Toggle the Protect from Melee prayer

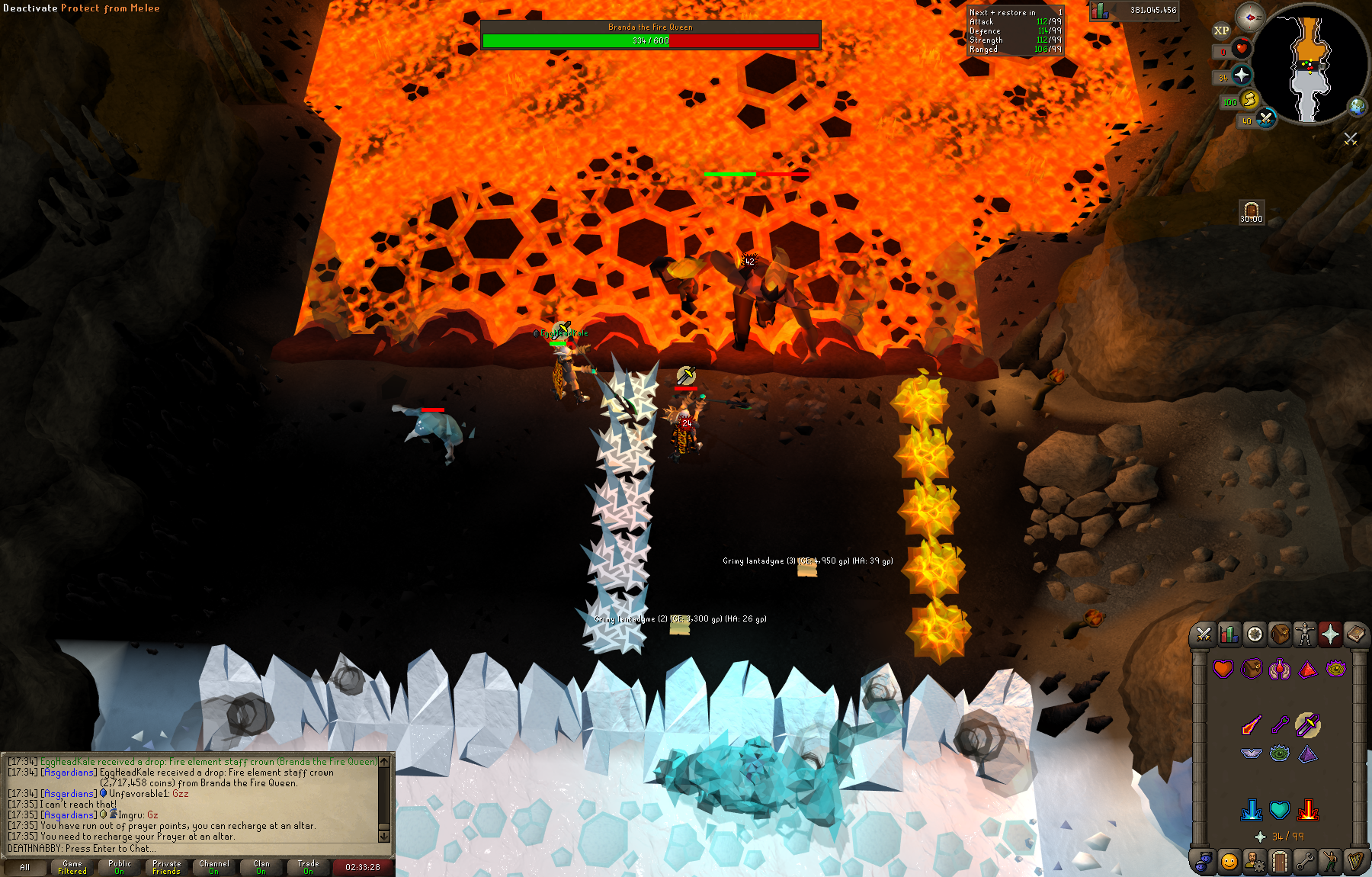tap(1308, 725)
